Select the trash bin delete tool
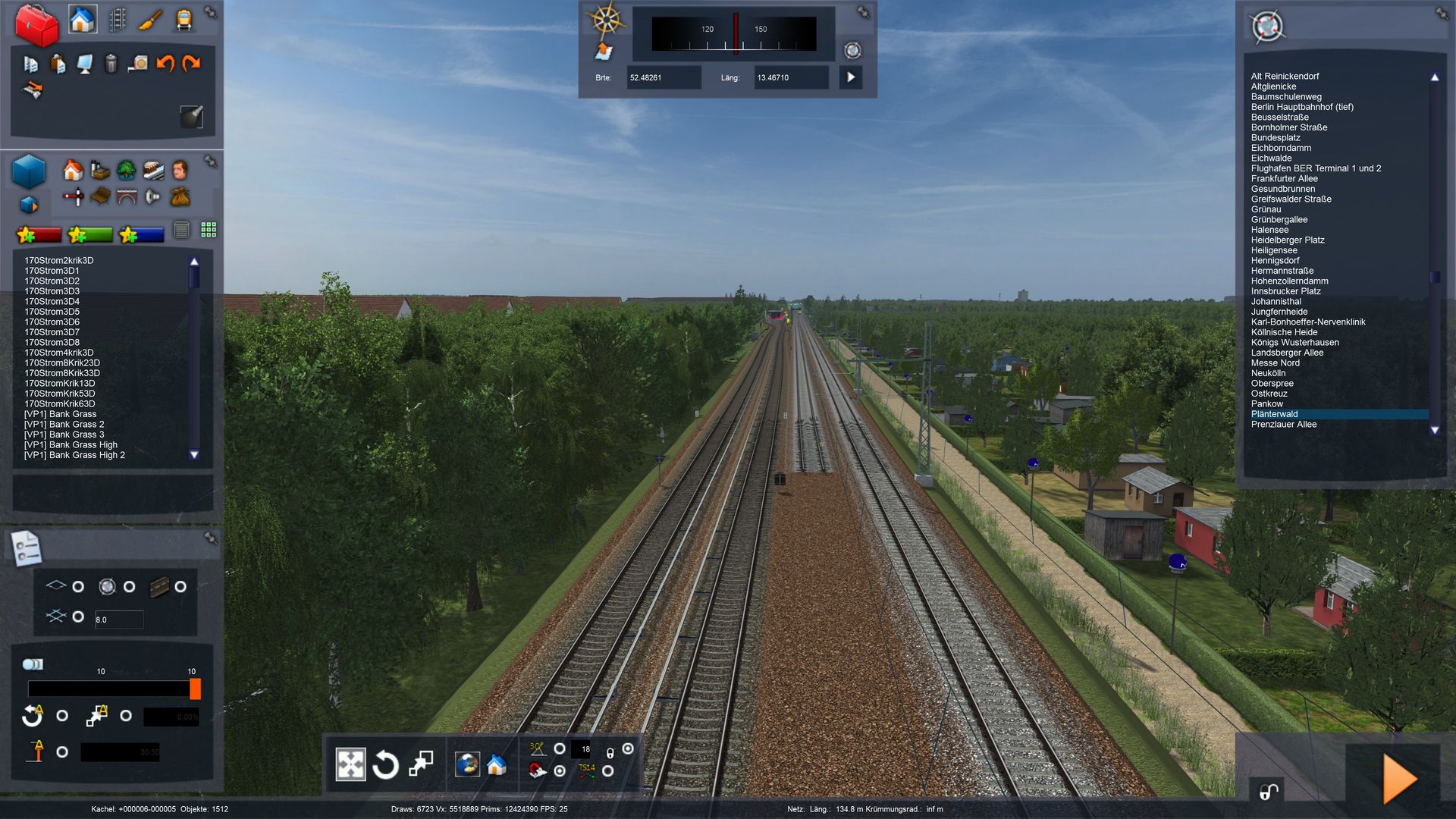1456x819 pixels. (111, 64)
